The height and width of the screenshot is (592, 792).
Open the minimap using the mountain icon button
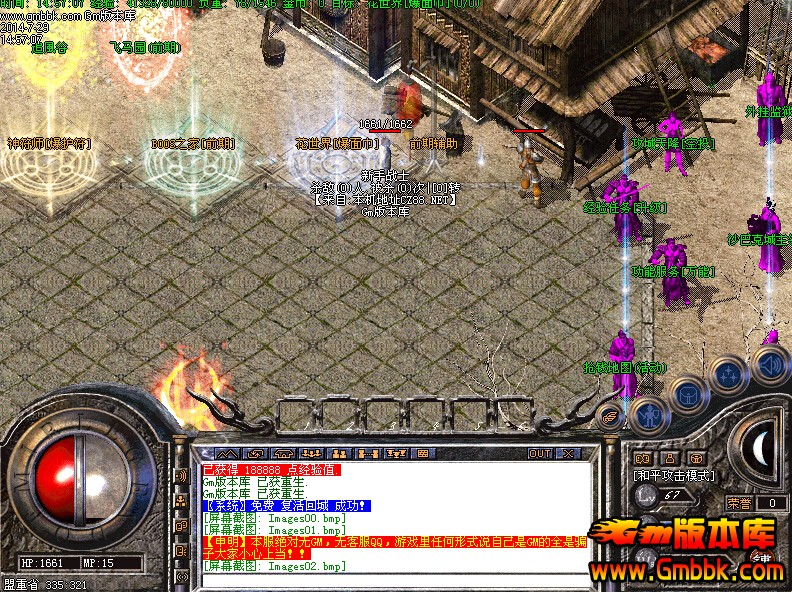pos(227,454)
